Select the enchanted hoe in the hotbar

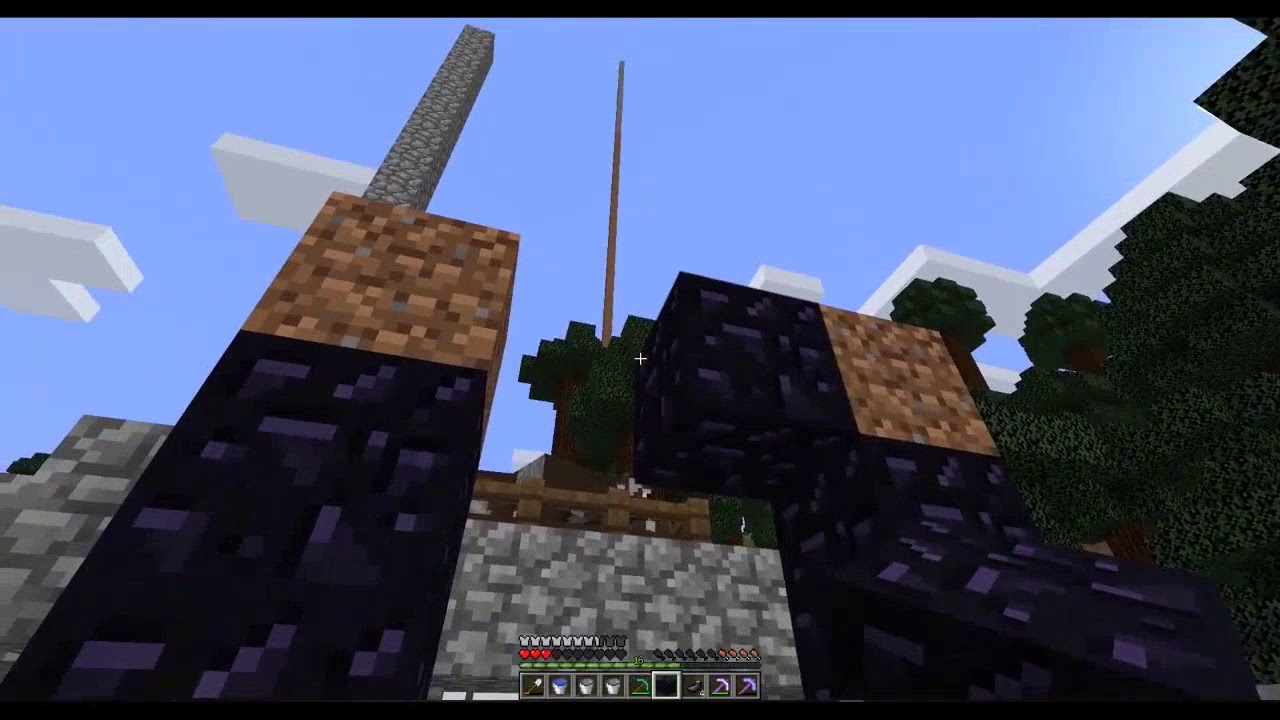point(639,685)
